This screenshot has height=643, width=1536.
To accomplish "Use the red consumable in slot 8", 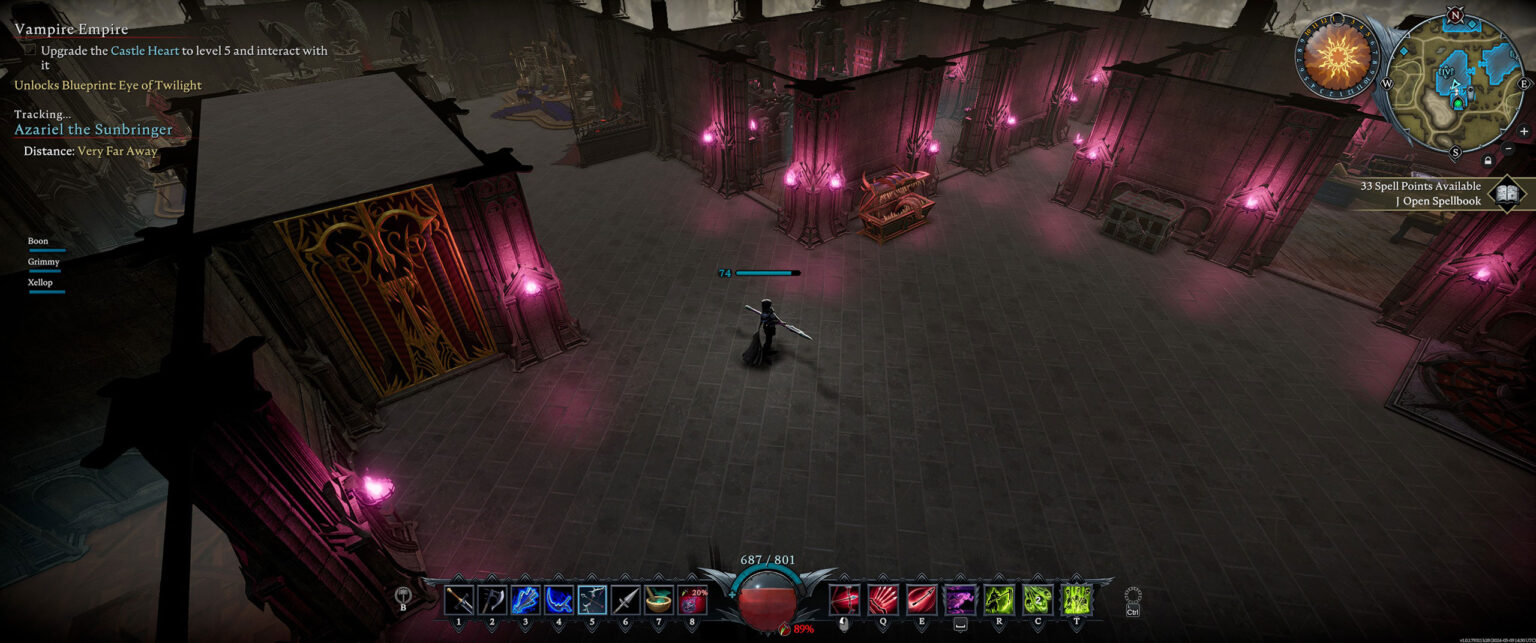I will 692,600.
